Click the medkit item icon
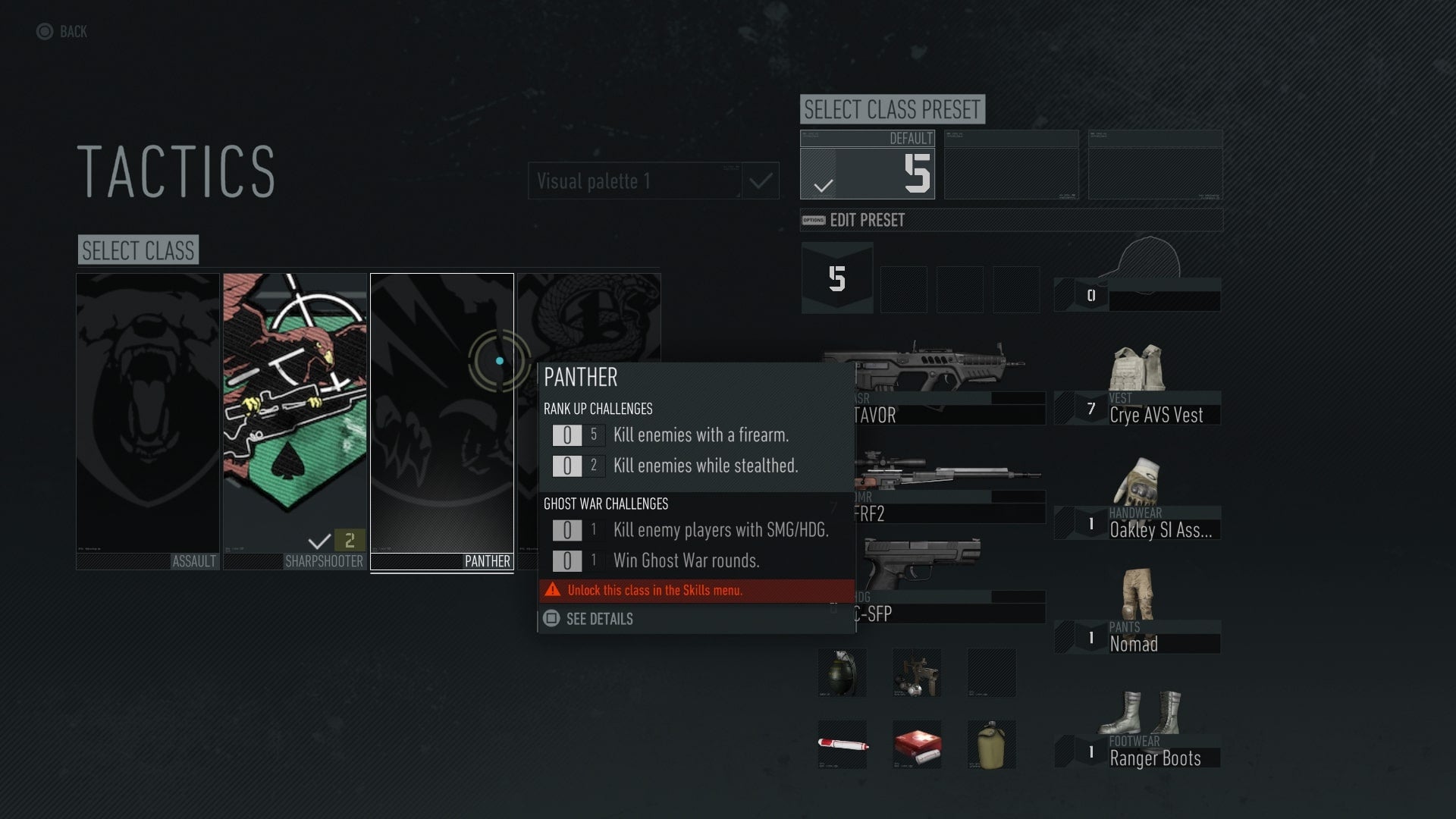 (916, 744)
